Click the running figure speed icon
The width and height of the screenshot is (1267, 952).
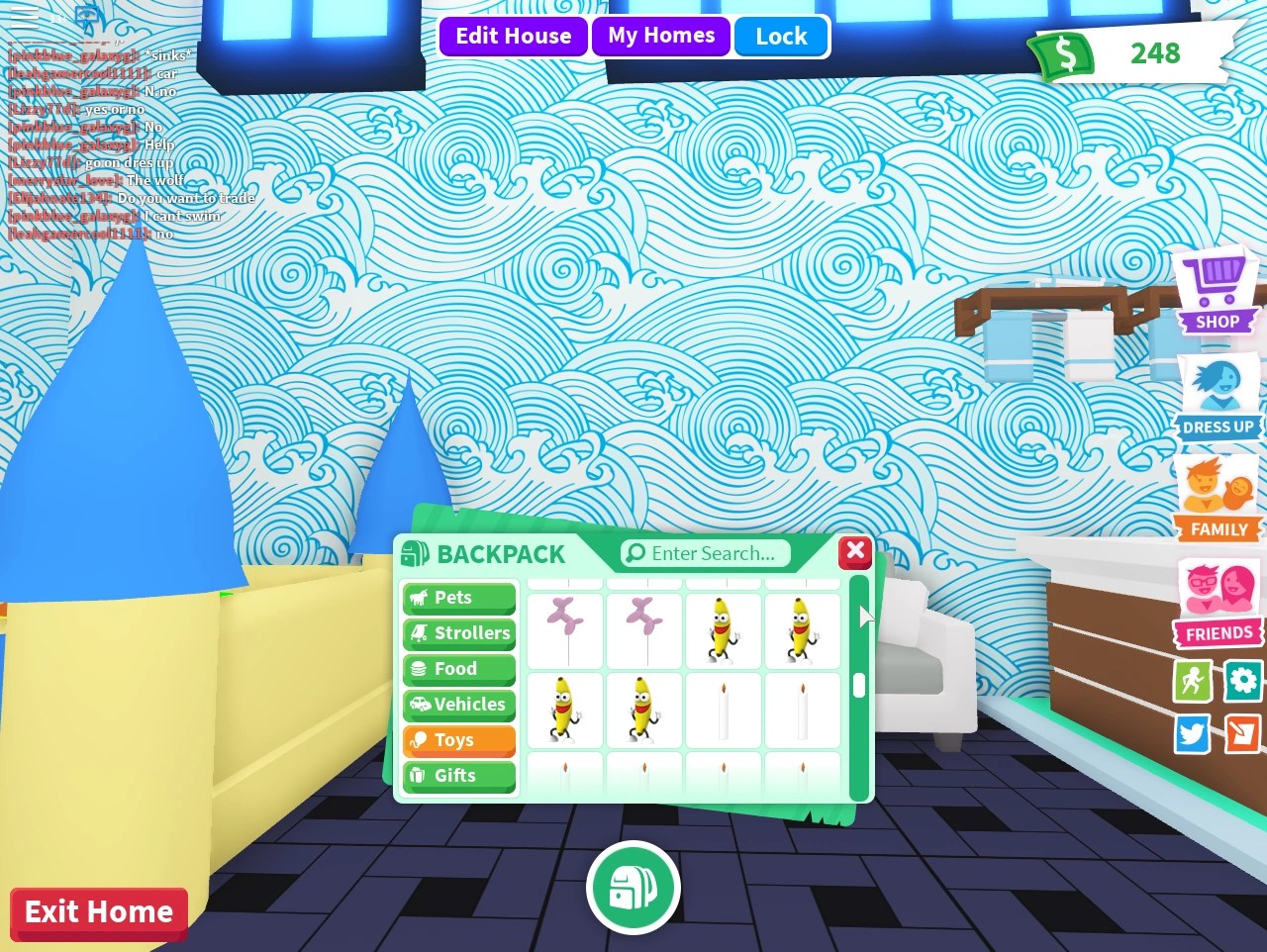point(1192,682)
